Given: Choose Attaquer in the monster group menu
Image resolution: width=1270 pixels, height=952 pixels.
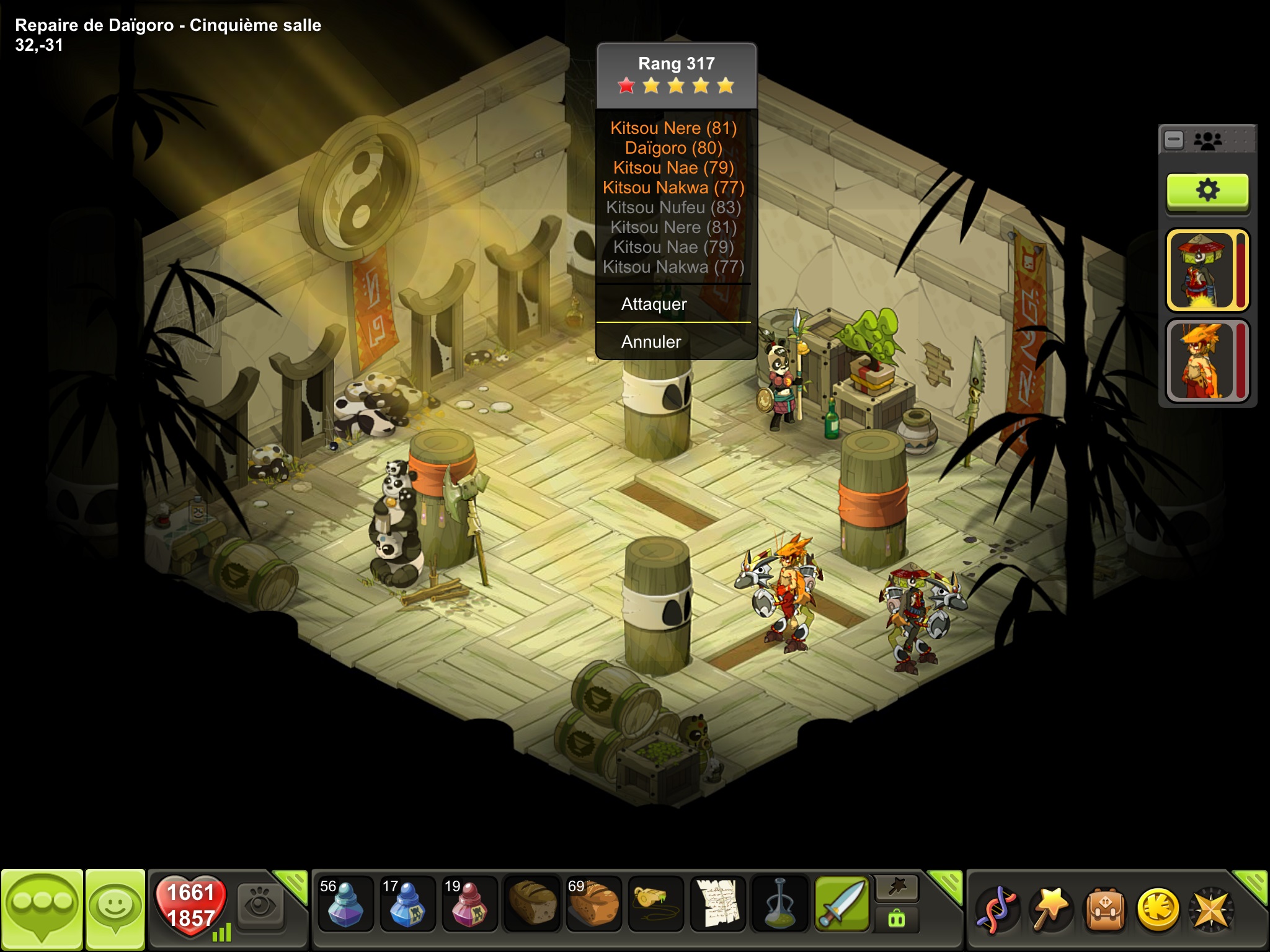Looking at the screenshot, I should point(654,304).
